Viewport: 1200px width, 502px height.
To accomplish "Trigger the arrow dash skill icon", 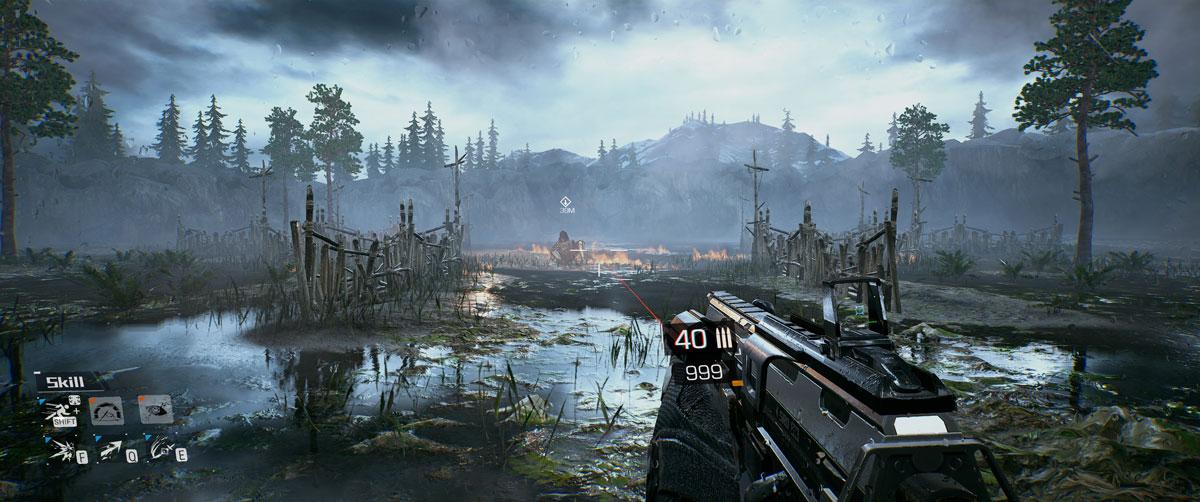I will (x=110, y=452).
